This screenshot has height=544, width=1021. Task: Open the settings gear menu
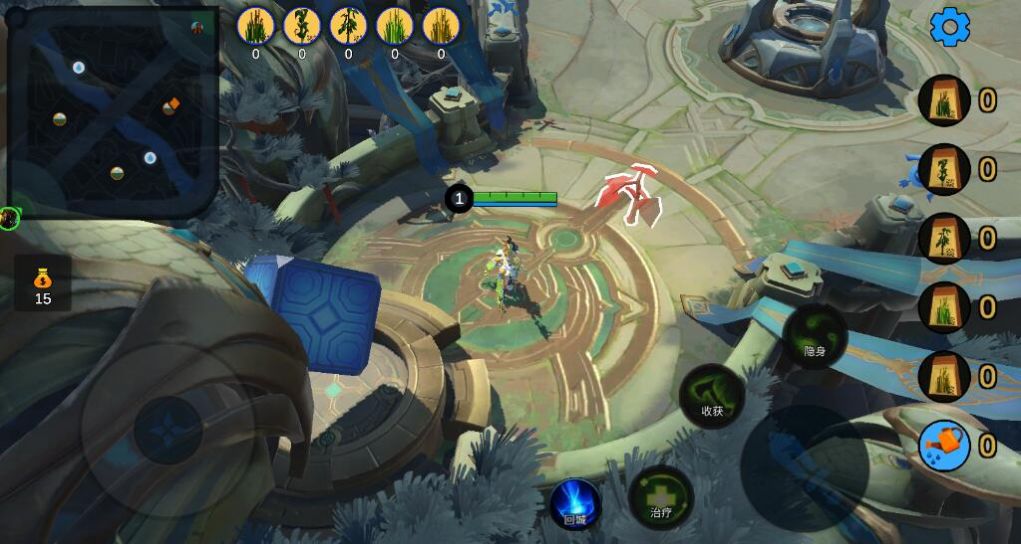949,27
